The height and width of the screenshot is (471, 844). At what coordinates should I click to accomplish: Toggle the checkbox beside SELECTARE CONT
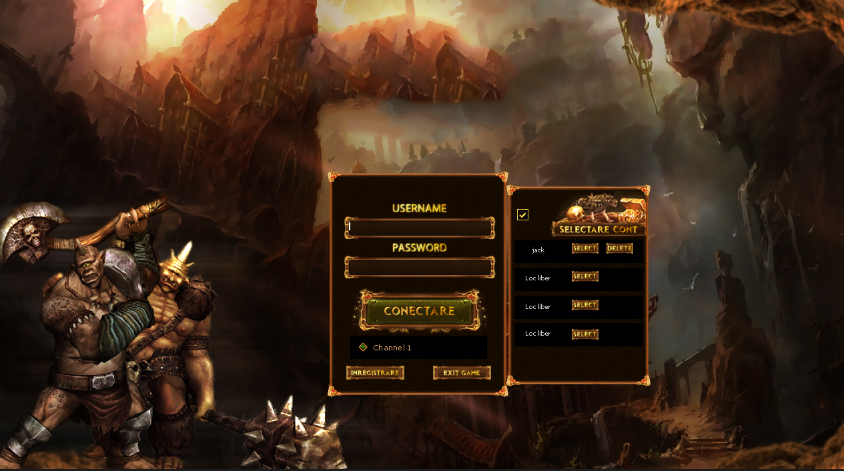pyautogui.click(x=523, y=215)
